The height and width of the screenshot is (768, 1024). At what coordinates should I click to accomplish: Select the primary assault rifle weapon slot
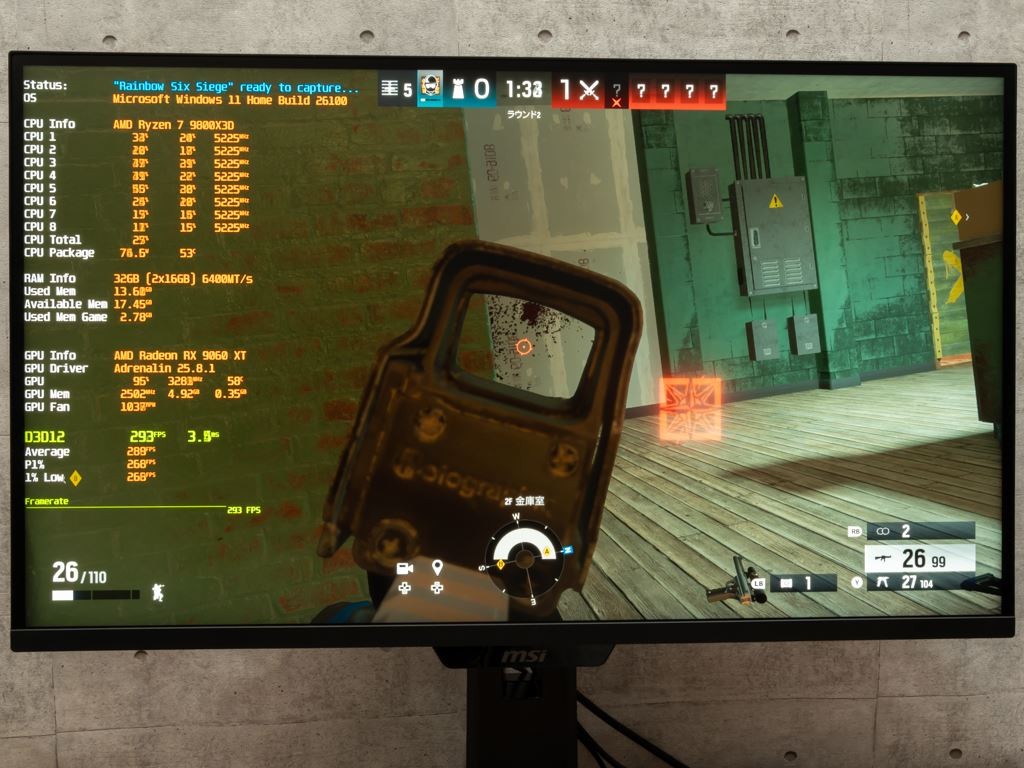point(919,558)
